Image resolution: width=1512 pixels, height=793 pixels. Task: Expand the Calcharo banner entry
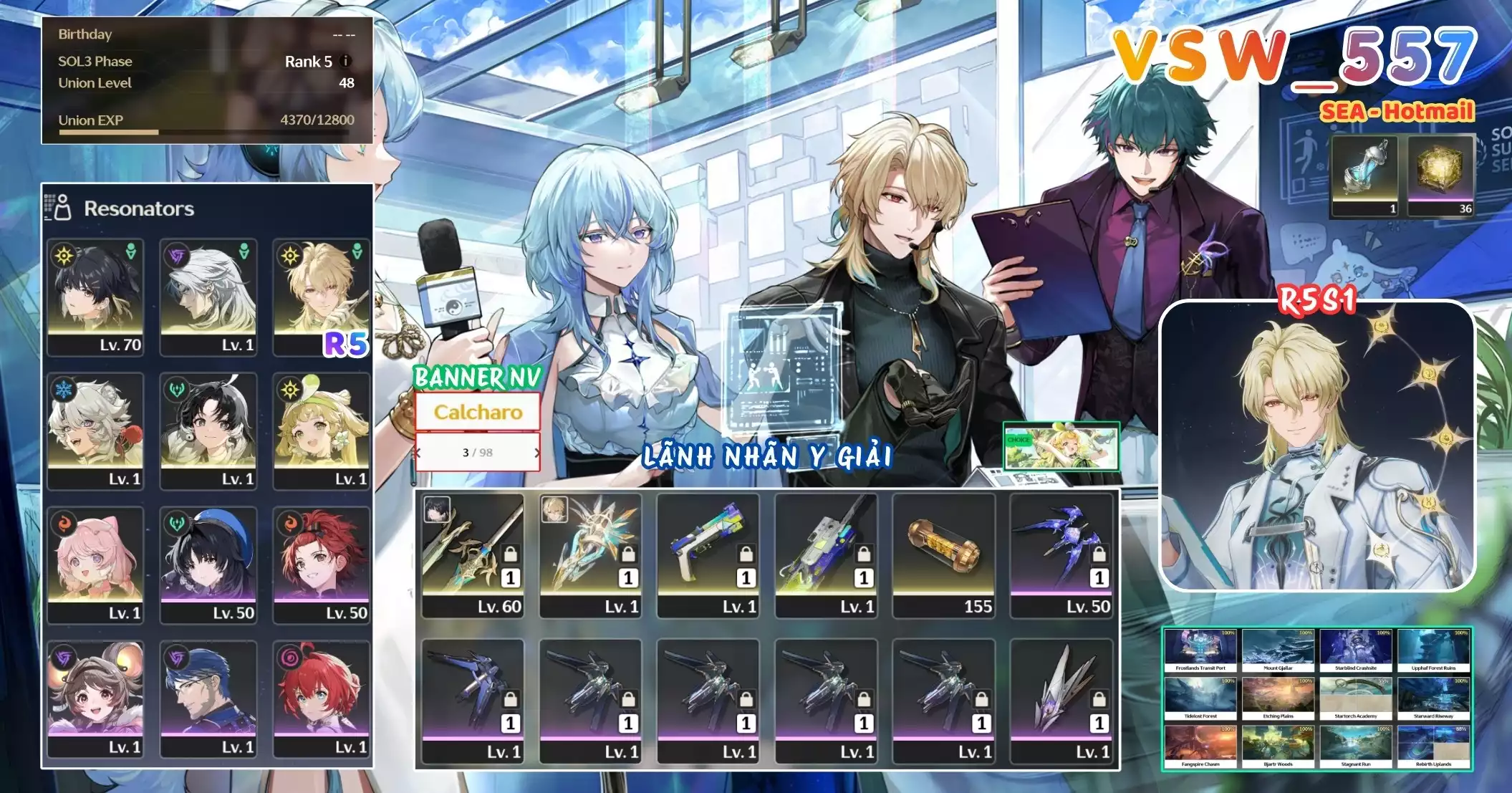[477, 412]
